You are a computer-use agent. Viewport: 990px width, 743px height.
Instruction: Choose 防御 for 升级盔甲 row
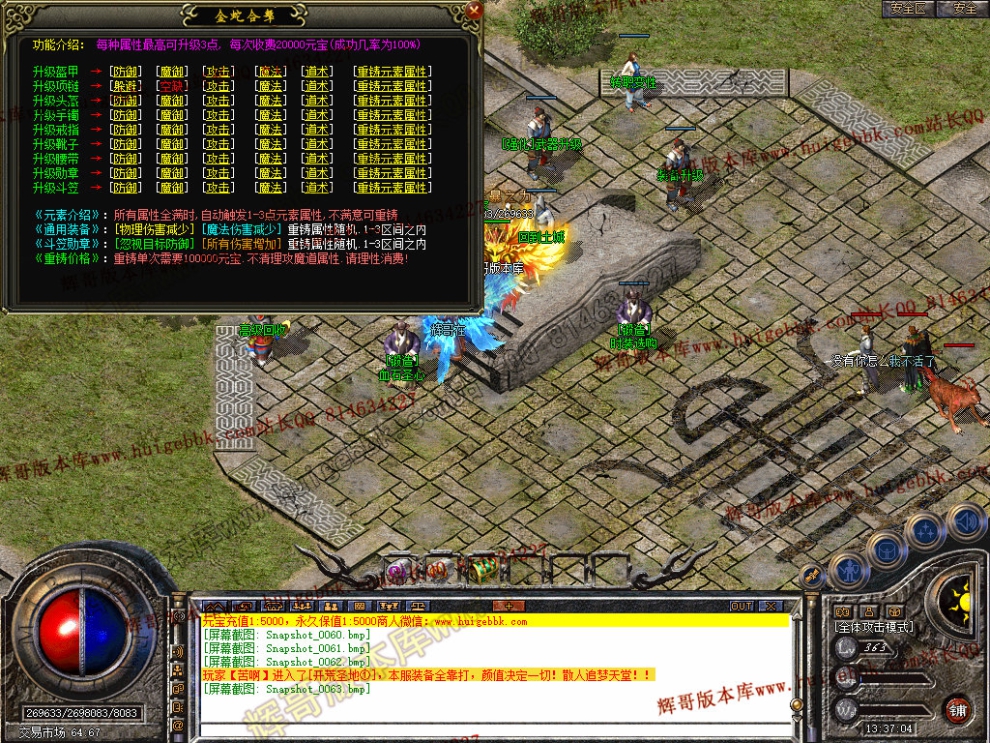tap(125, 71)
